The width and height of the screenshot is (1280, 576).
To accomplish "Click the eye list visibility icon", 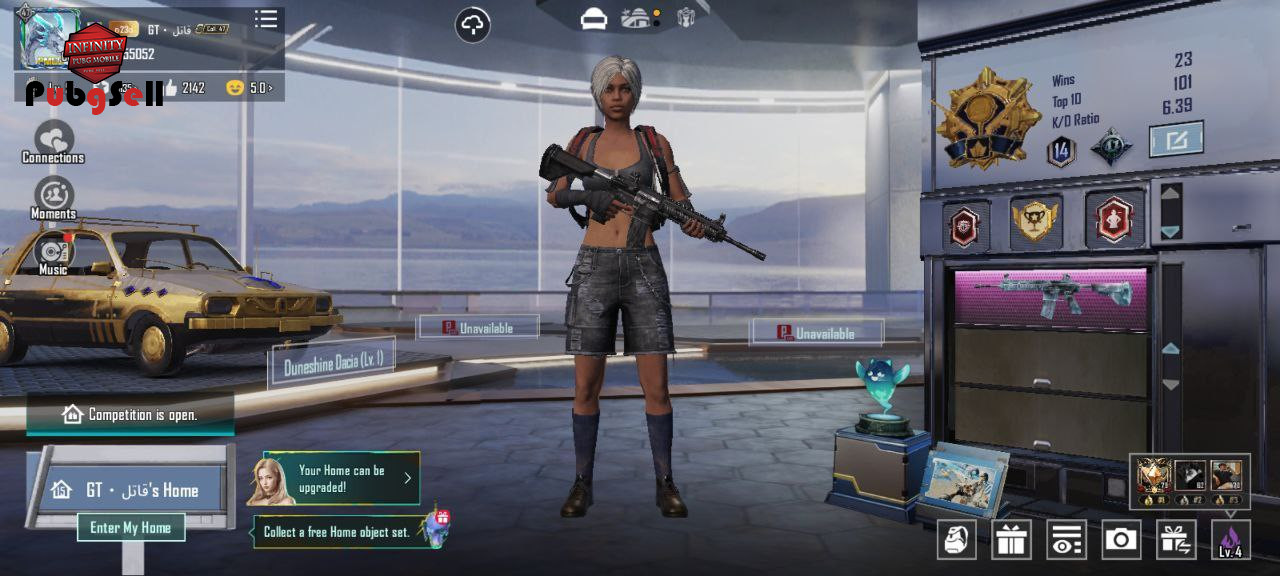I will pos(1066,540).
